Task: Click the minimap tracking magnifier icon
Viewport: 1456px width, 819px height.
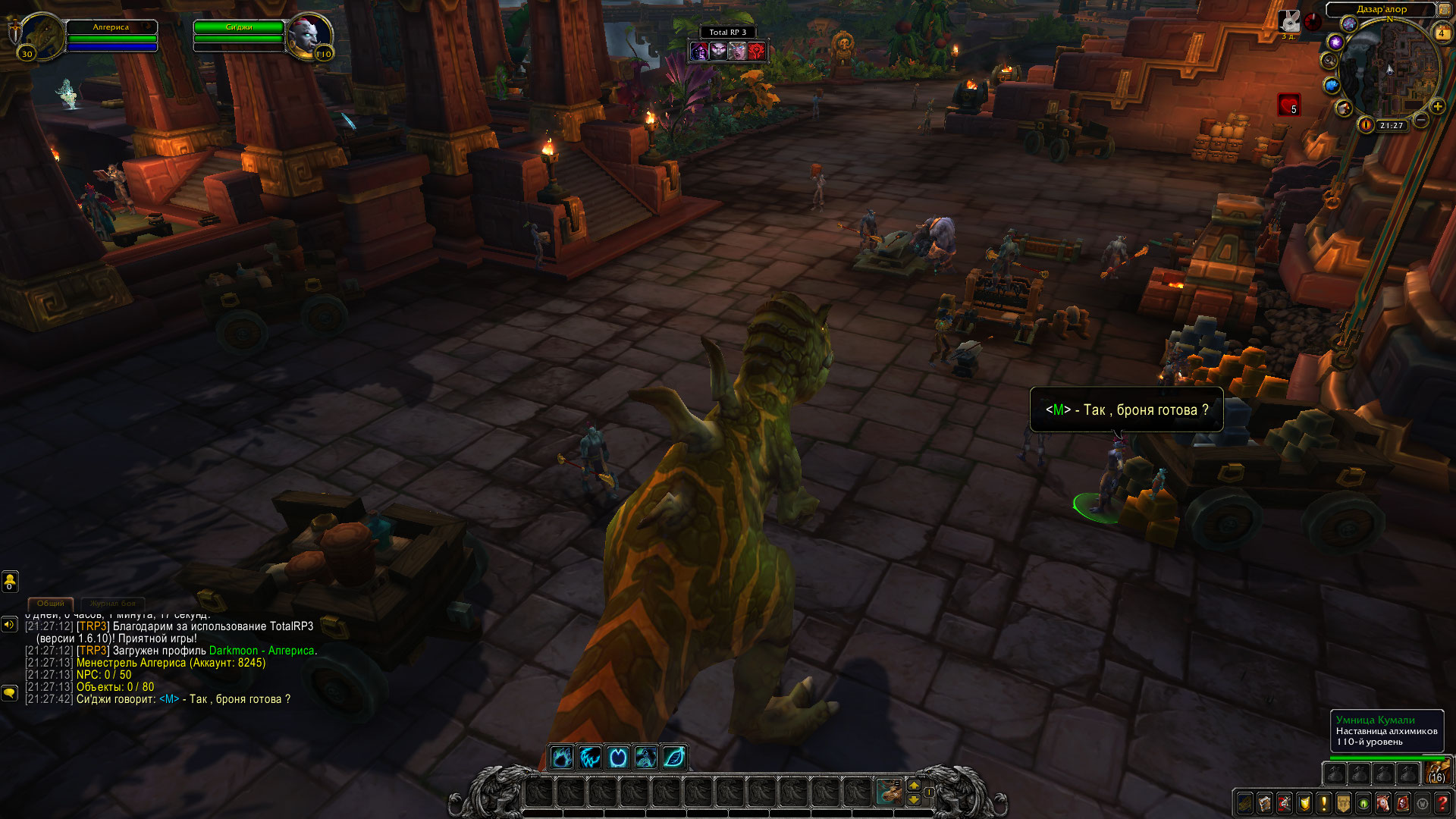Action: click(x=1329, y=61)
